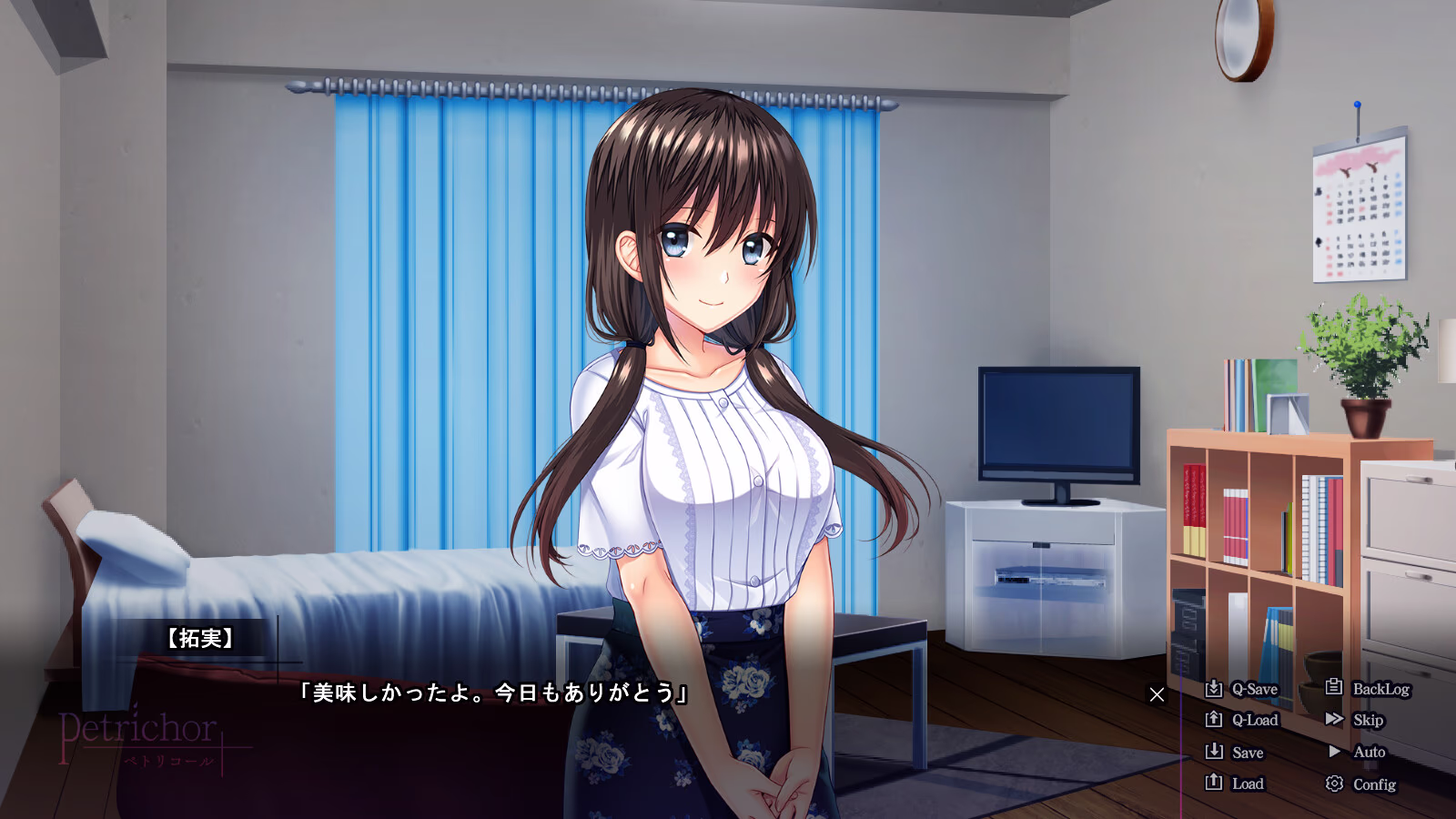1456x819 pixels.
Task: Click the Q-Load label text
Action: (x=1256, y=720)
